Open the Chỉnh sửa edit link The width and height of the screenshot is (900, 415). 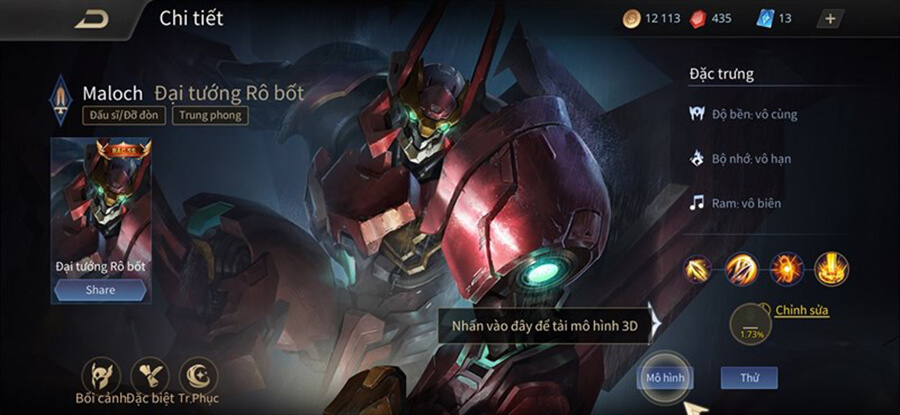(801, 310)
